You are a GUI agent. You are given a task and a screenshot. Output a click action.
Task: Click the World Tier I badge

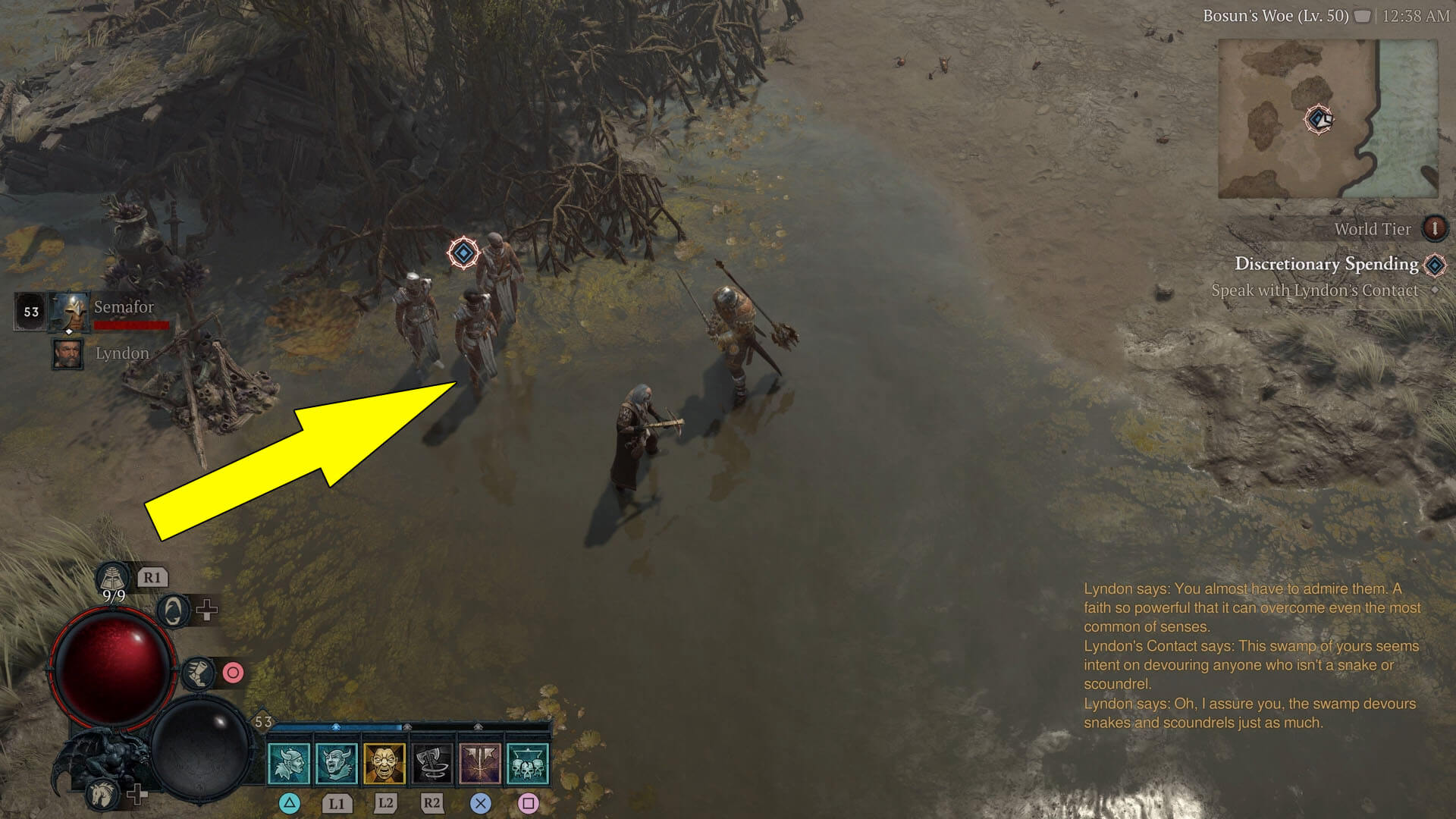pos(1436,229)
